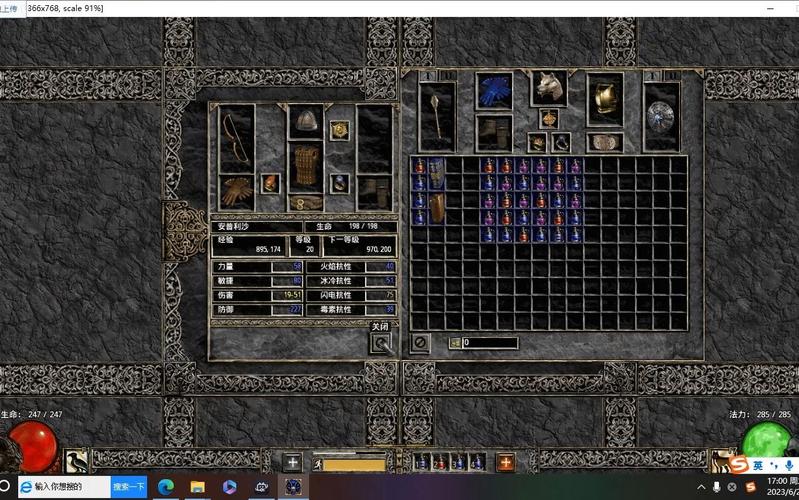This screenshot has width=799, height=500.
Task: Select the round shield slot
Action: (x=661, y=116)
